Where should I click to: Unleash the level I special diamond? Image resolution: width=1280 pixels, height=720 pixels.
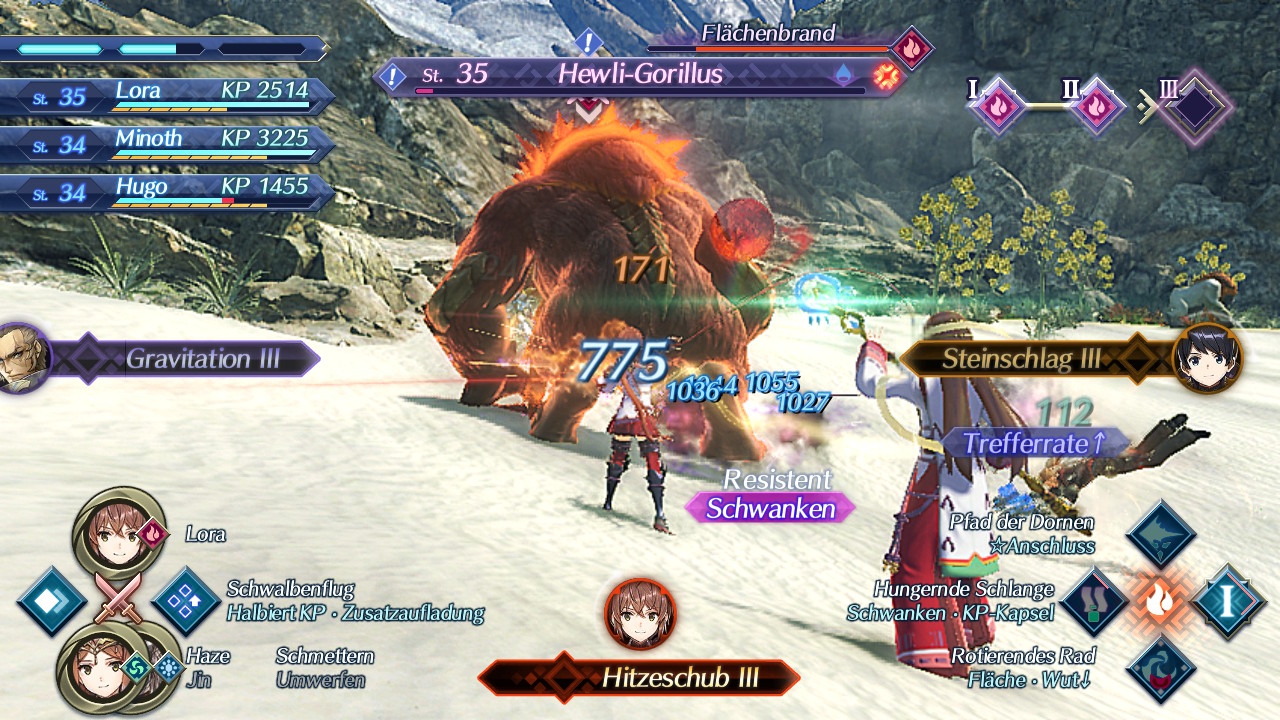[x=1227, y=602]
